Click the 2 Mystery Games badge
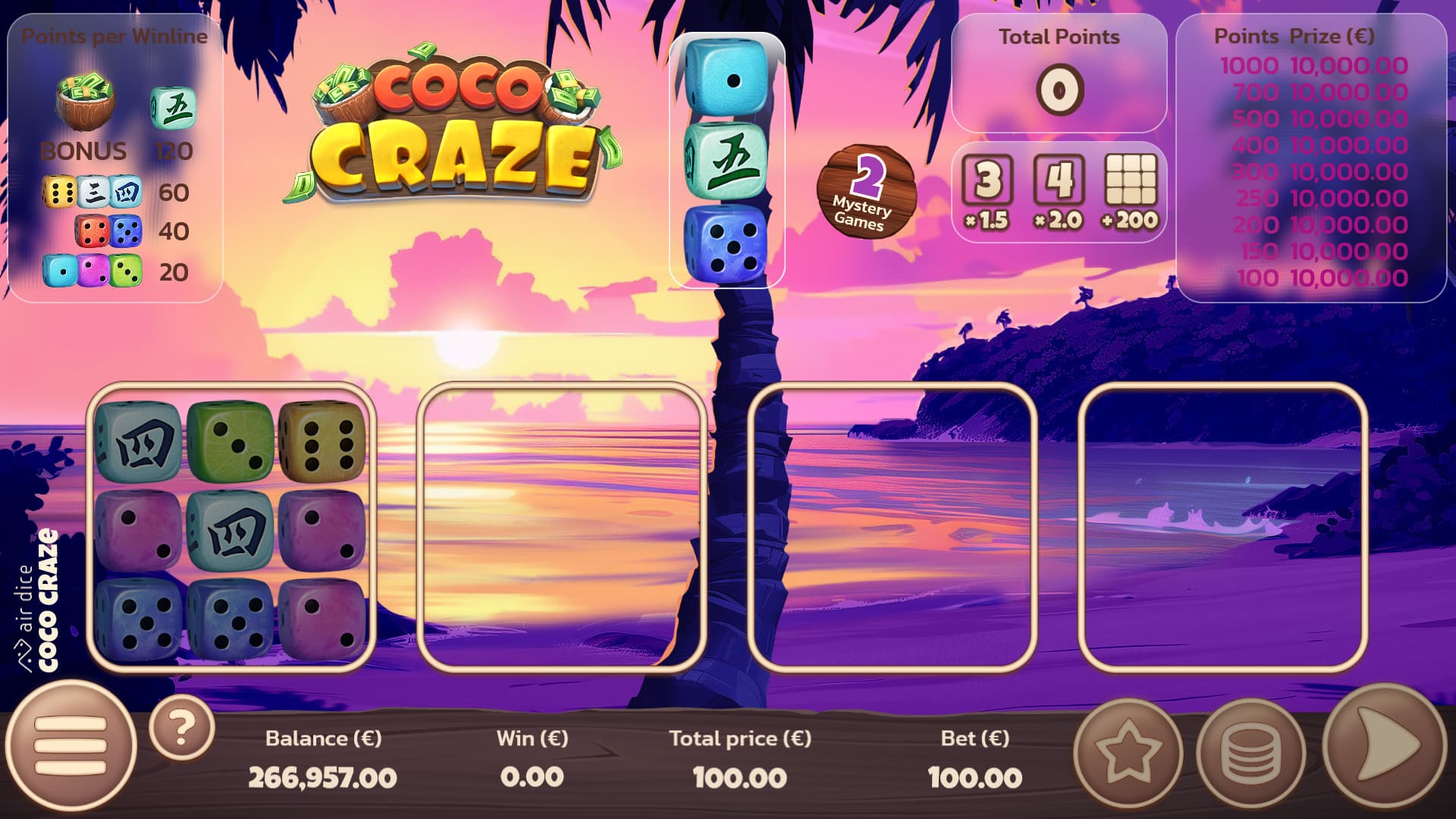Screen dimensions: 1456x819 pos(867,191)
